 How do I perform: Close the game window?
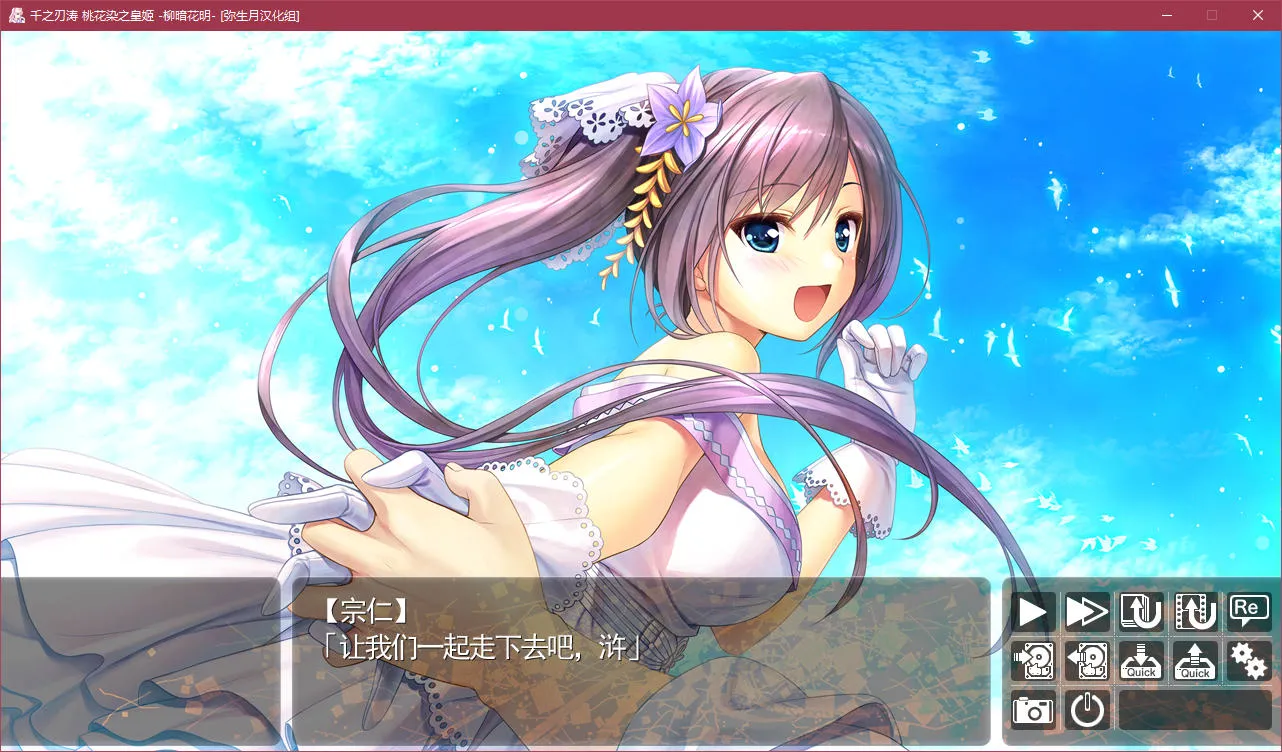pyautogui.click(x=1258, y=15)
